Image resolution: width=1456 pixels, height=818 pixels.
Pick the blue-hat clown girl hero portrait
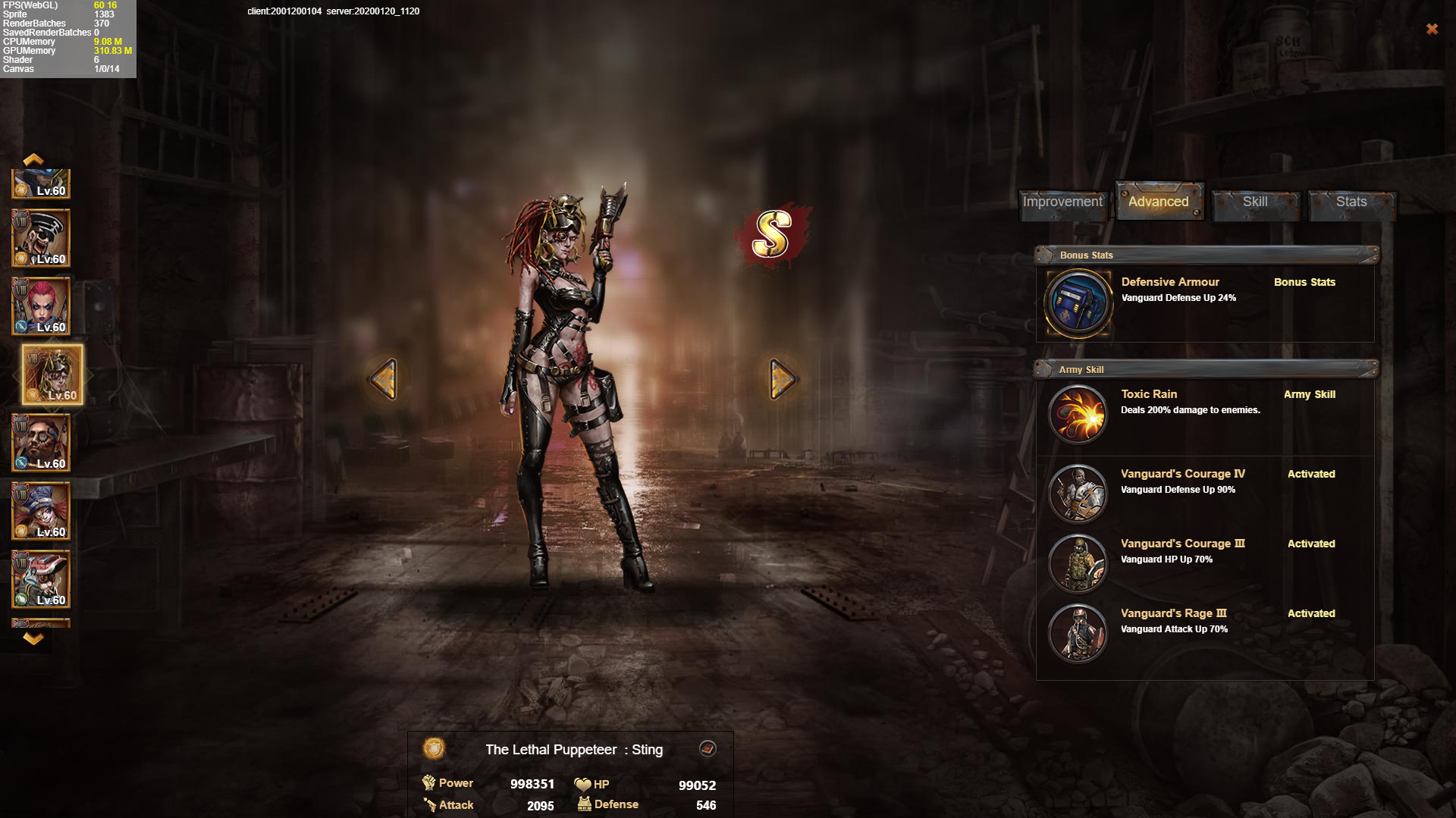(x=41, y=511)
